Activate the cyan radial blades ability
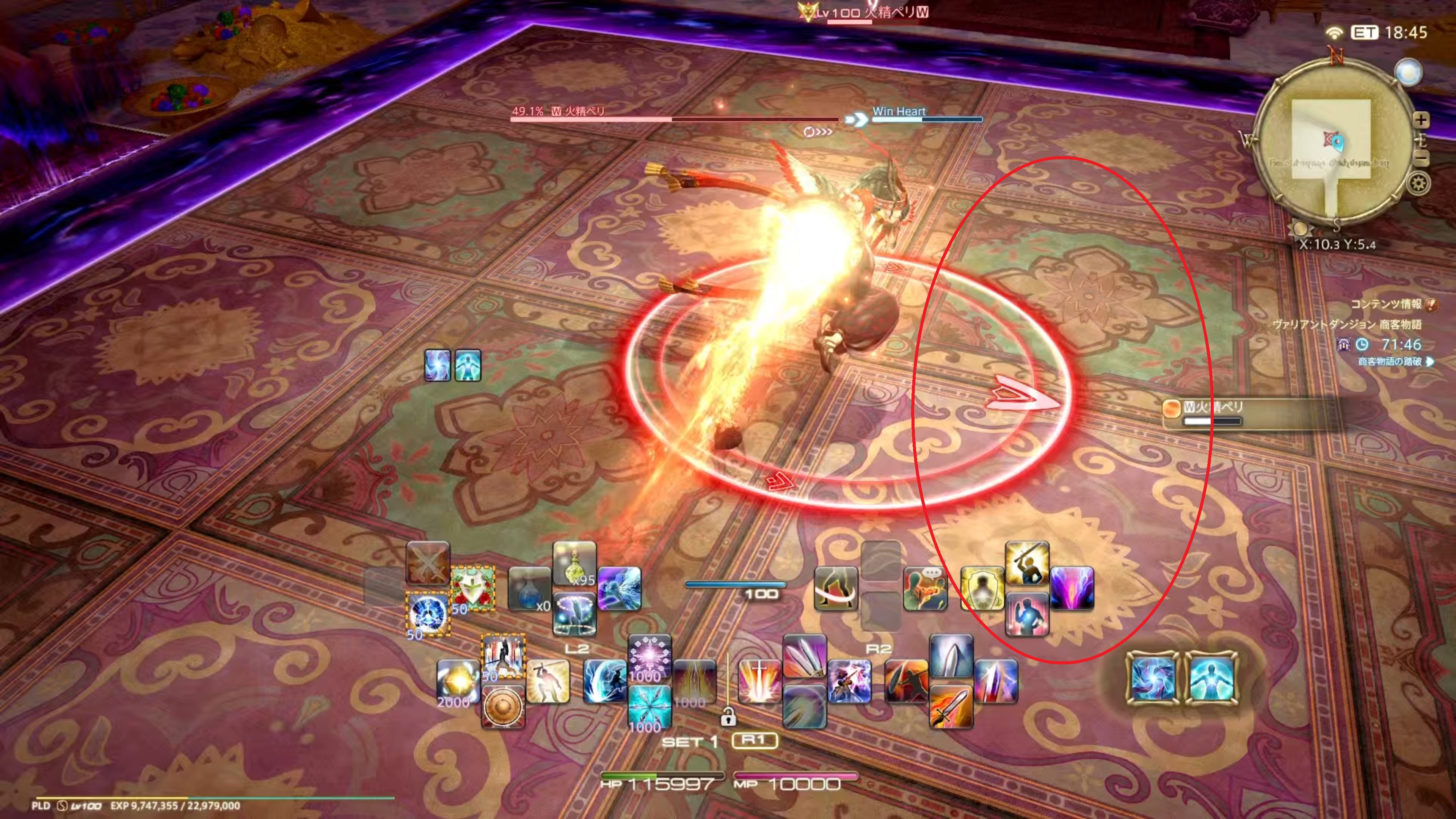 pyautogui.click(x=650, y=706)
